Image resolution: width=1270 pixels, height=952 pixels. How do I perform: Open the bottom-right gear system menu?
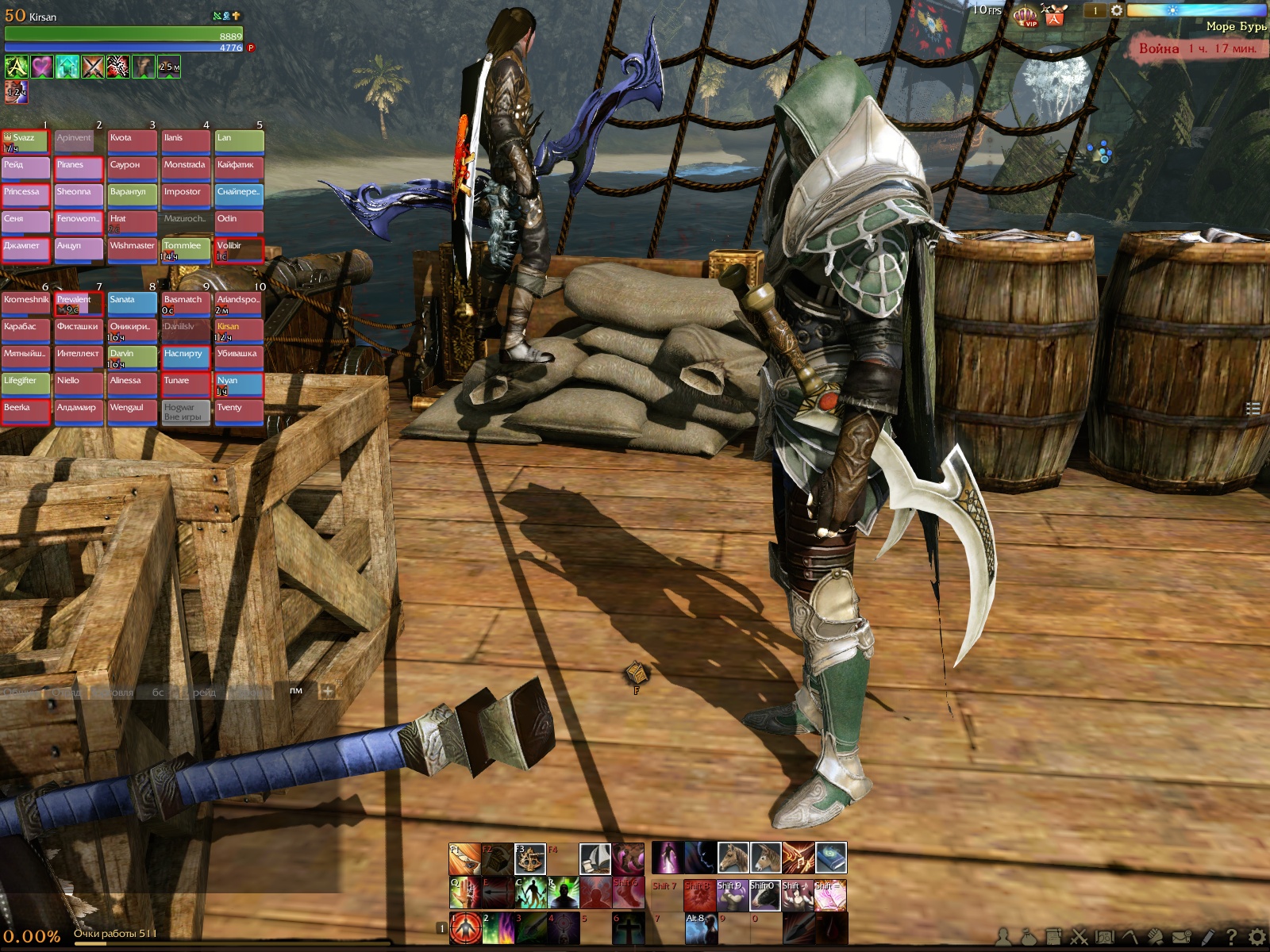1257,938
